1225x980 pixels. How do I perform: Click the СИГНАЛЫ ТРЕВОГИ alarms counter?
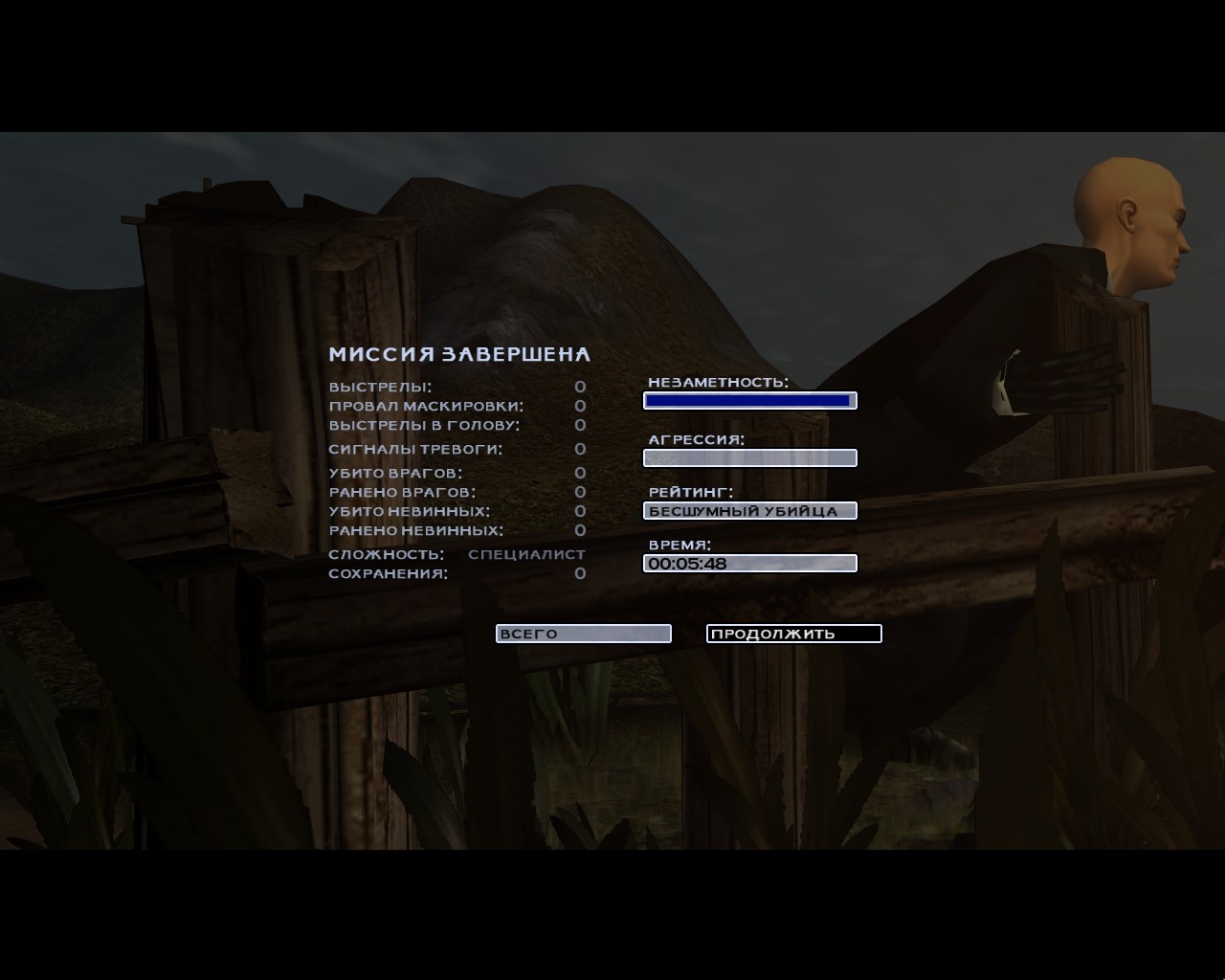pyautogui.click(x=416, y=449)
